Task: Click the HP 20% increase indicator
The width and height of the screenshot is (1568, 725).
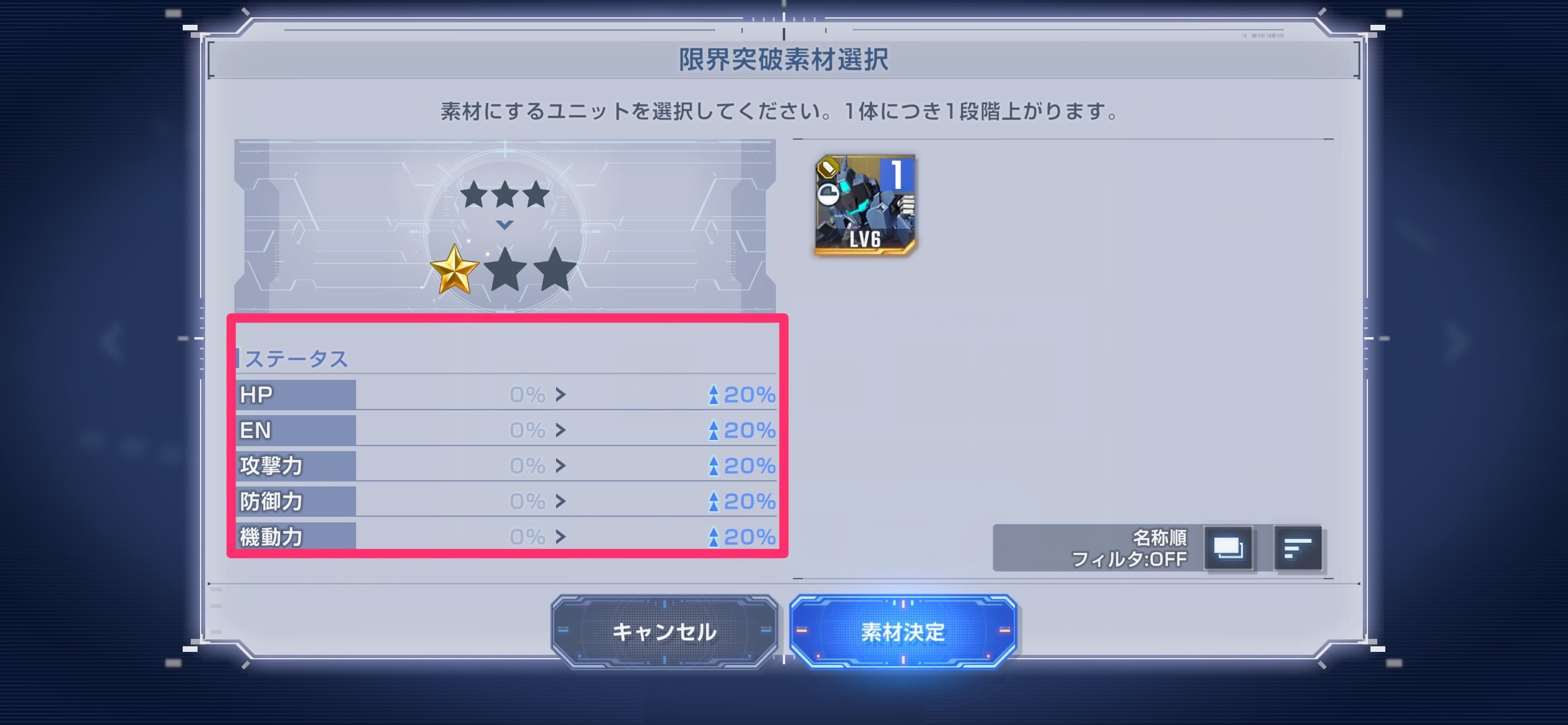Action: [743, 393]
